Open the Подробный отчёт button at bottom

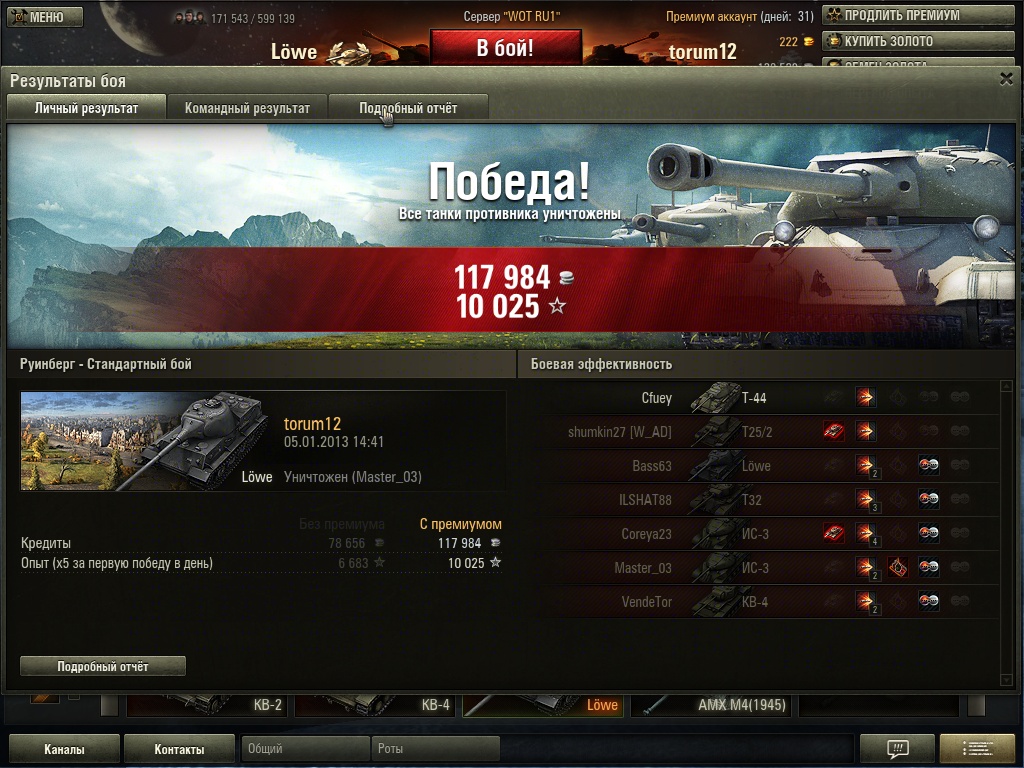[x=103, y=666]
